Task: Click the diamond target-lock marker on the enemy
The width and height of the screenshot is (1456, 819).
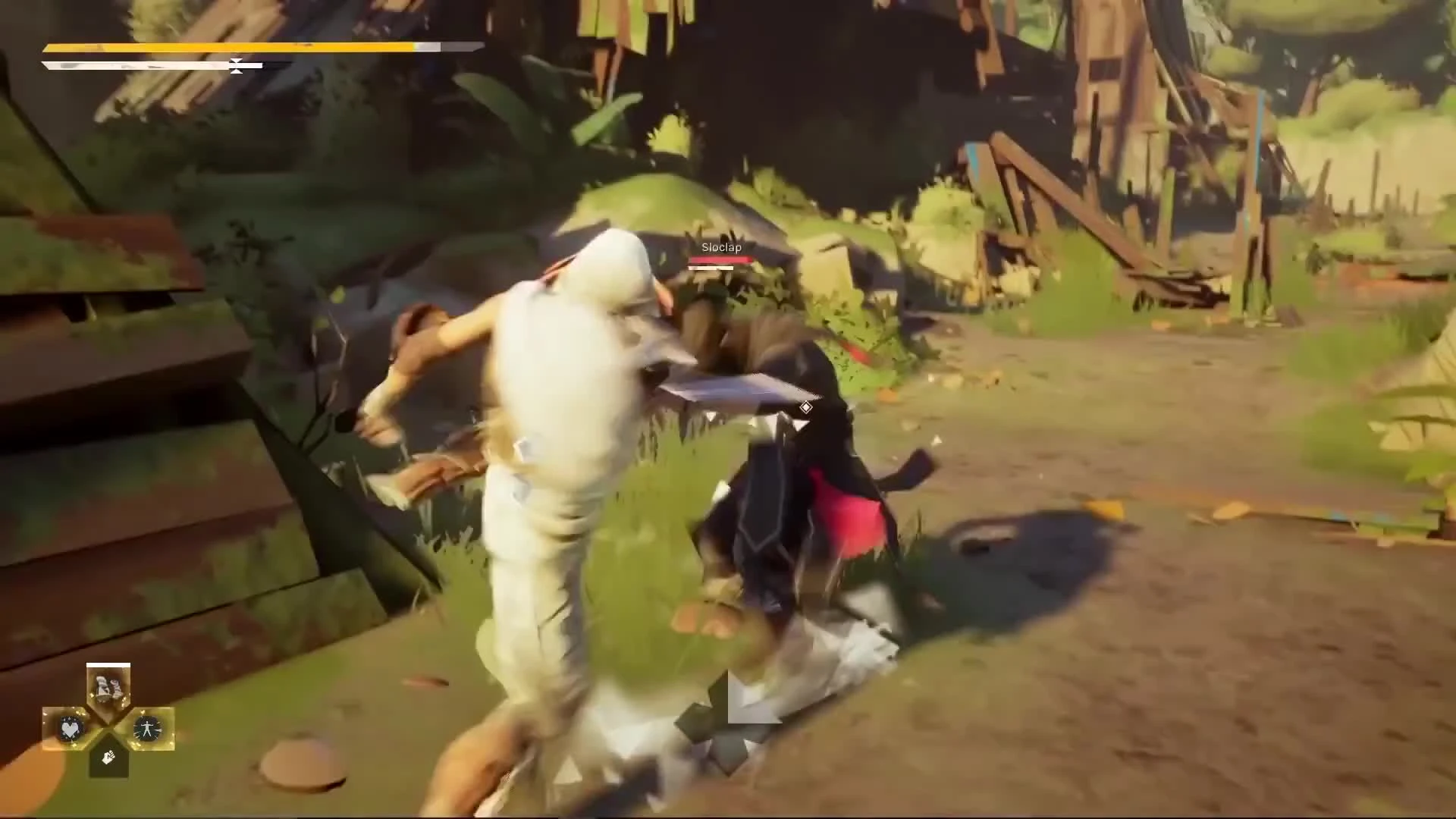Action: pos(806,407)
